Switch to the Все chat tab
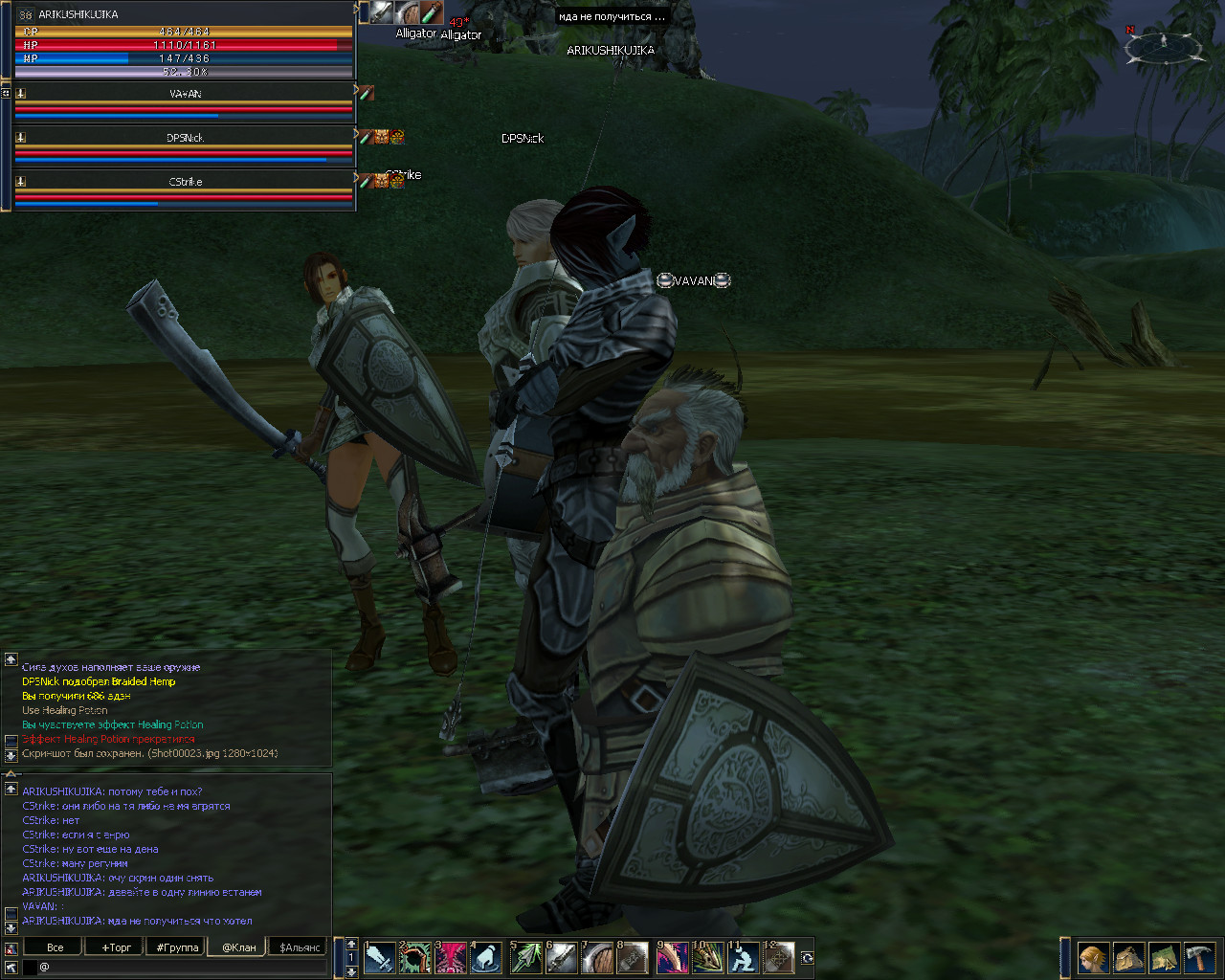This screenshot has height=980, width=1225. point(56,947)
